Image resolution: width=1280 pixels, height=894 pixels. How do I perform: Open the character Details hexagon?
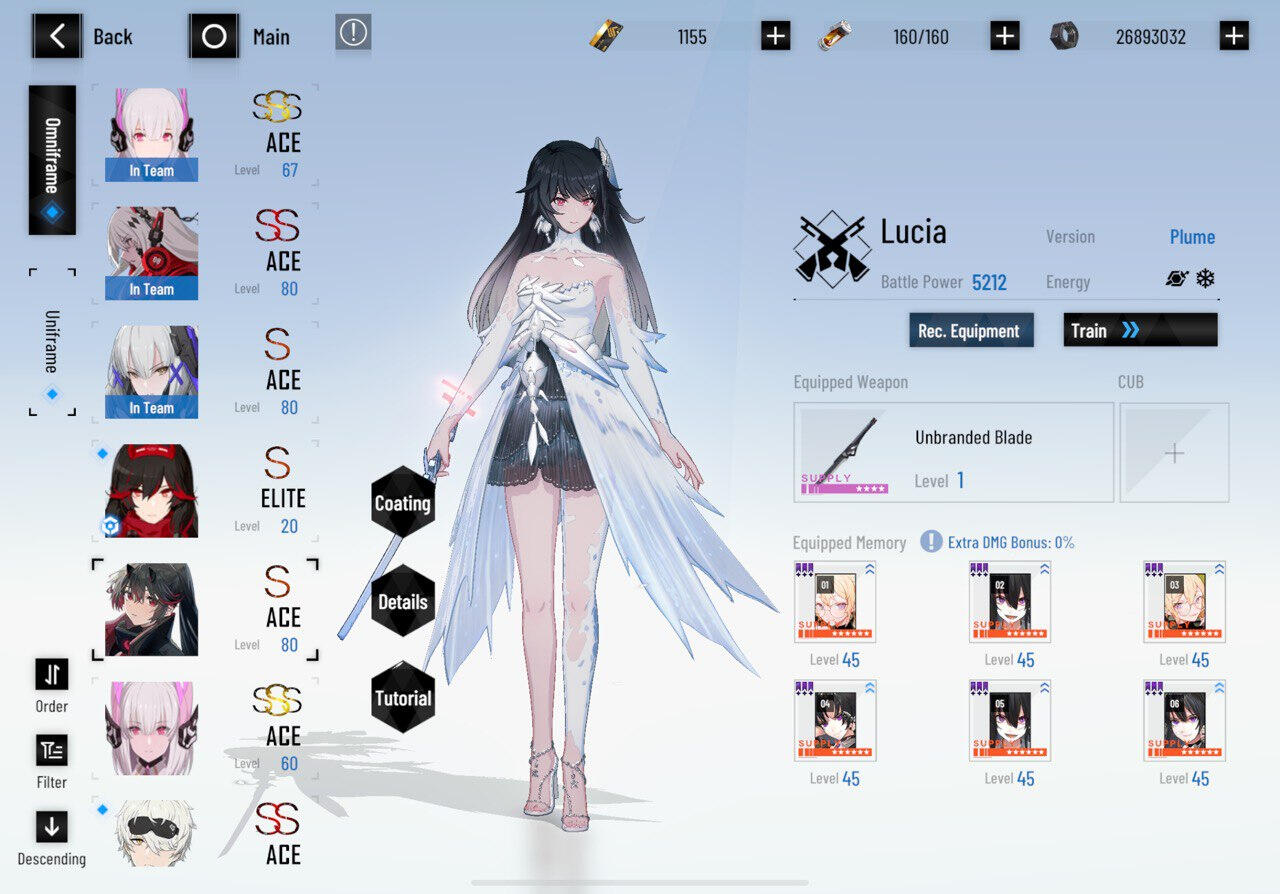pyautogui.click(x=402, y=601)
